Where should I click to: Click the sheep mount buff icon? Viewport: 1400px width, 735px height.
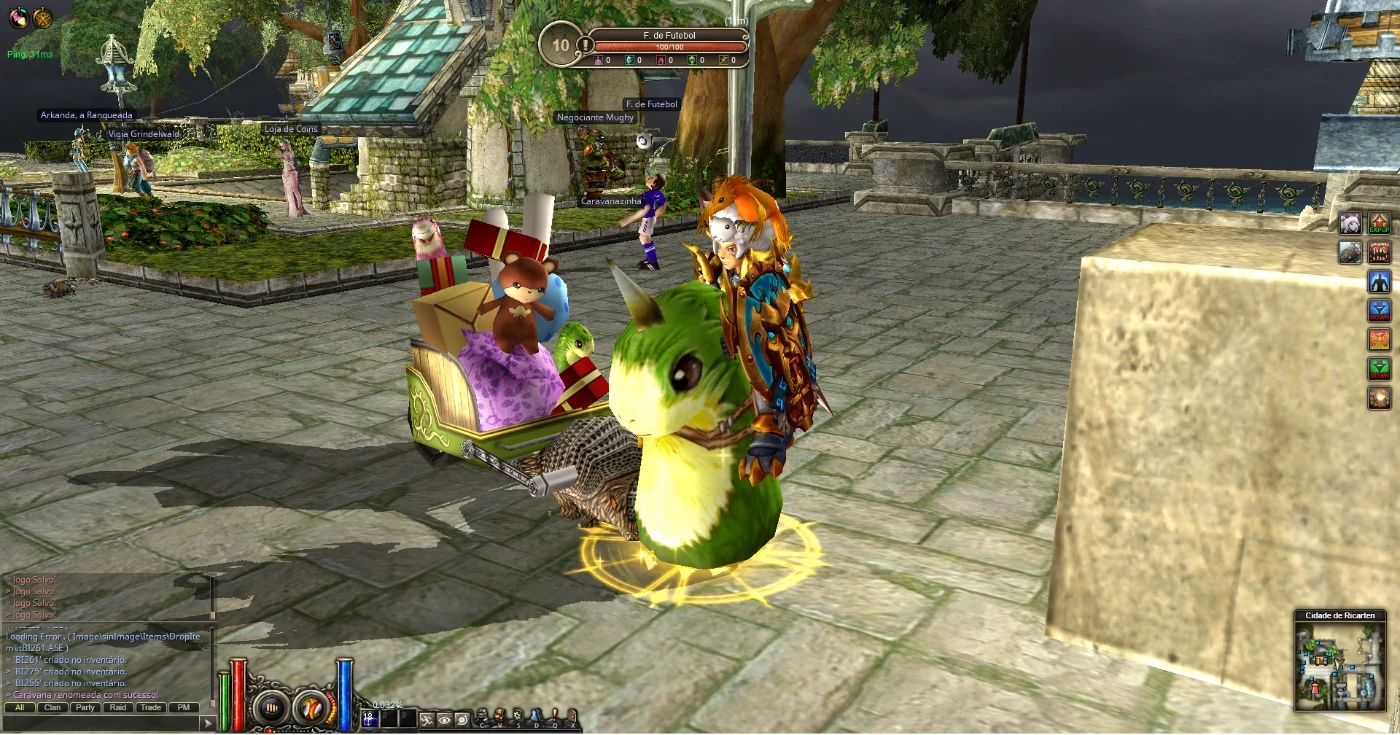[1349, 222]
